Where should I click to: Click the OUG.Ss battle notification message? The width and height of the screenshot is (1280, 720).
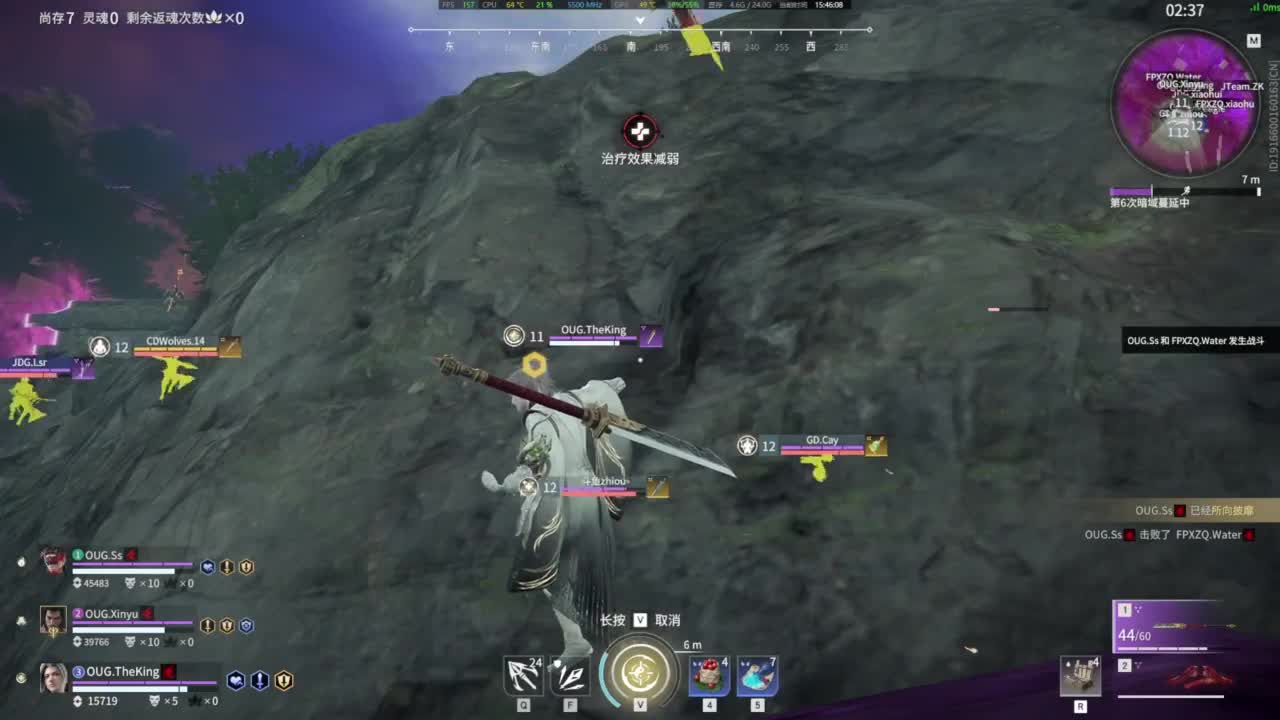click(x=1195, y=341)
